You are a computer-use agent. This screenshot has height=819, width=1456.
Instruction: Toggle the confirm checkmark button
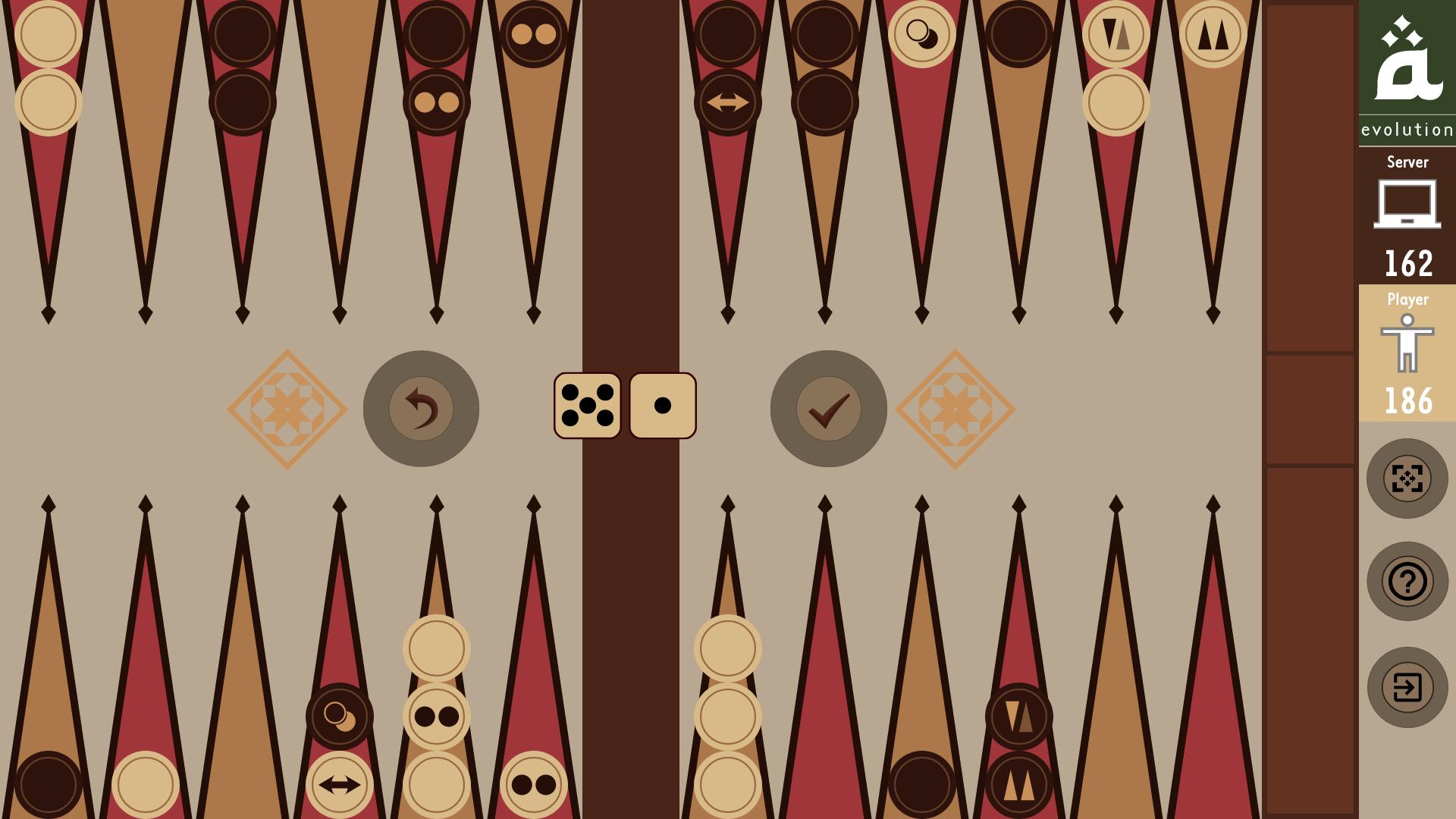pyautogui.click(x=829, y=408)
